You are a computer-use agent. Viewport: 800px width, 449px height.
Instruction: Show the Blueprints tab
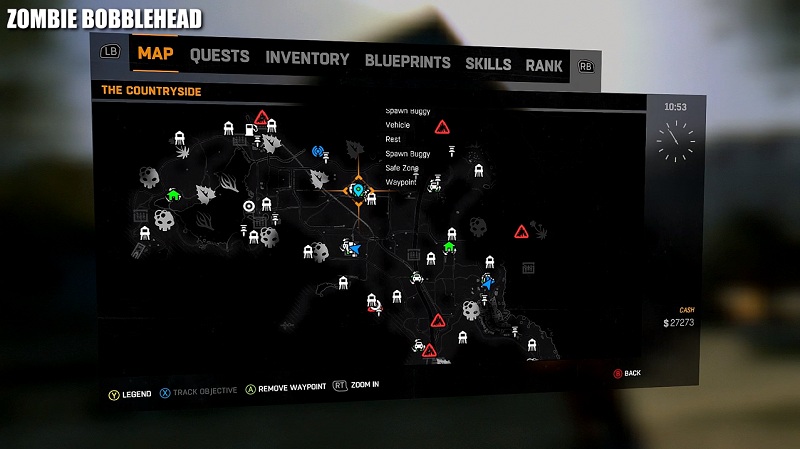(407, 61)
